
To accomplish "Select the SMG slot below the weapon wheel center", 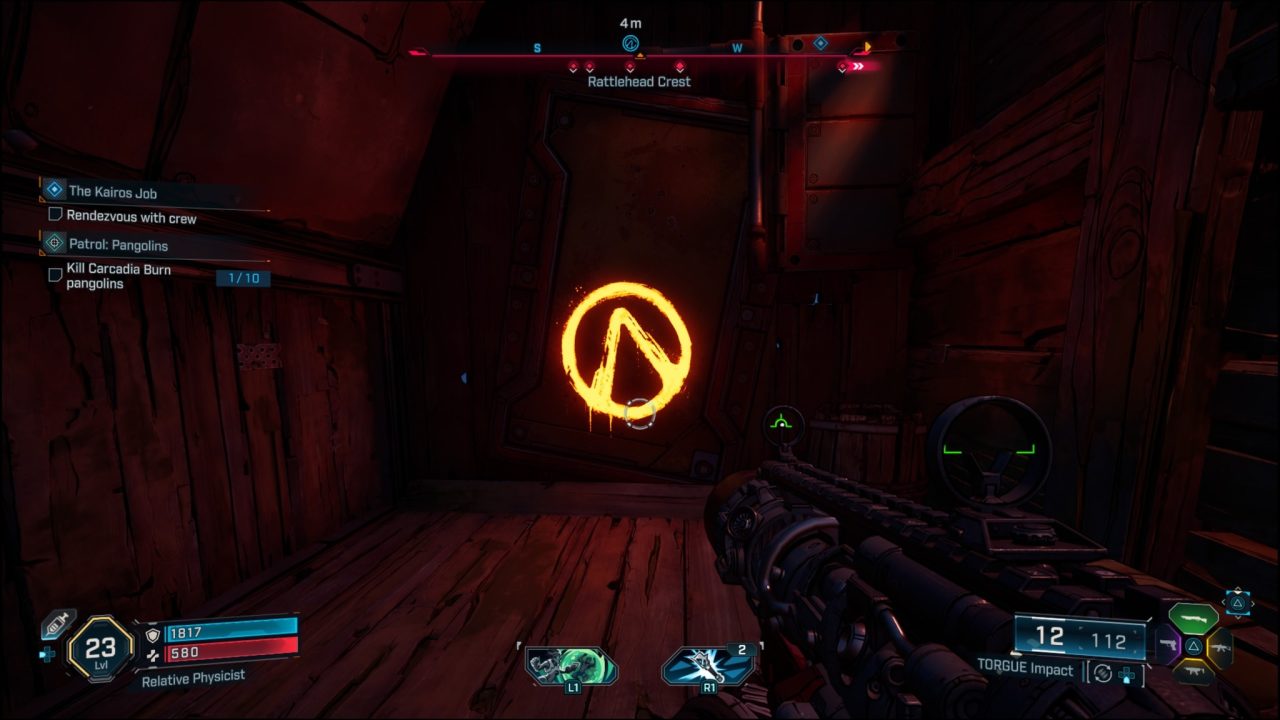I will (1195, 670).
